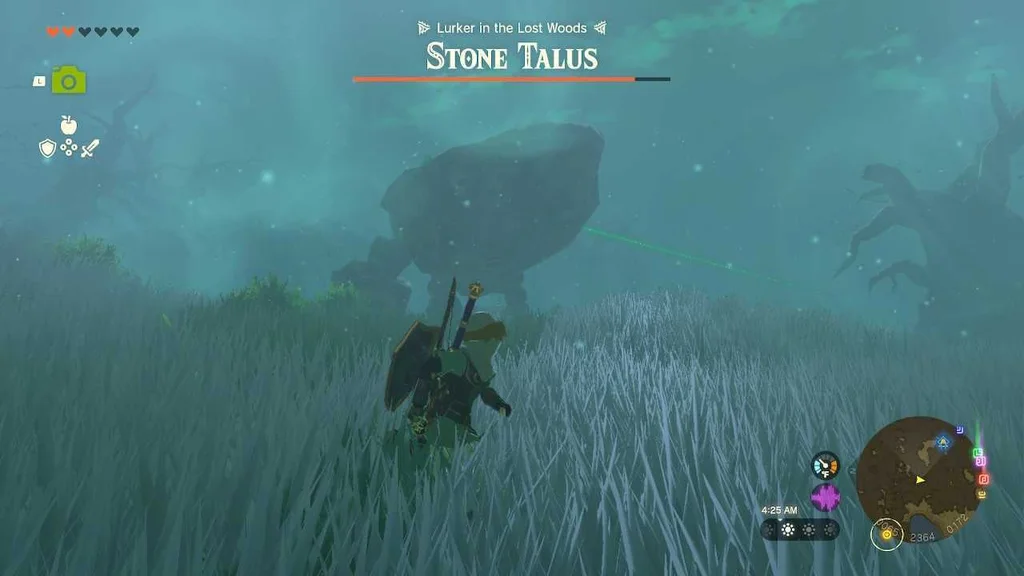The image size is (1024, 576).
Task: Select the yellow quest objective marker
Action: [x=885, y=532]
